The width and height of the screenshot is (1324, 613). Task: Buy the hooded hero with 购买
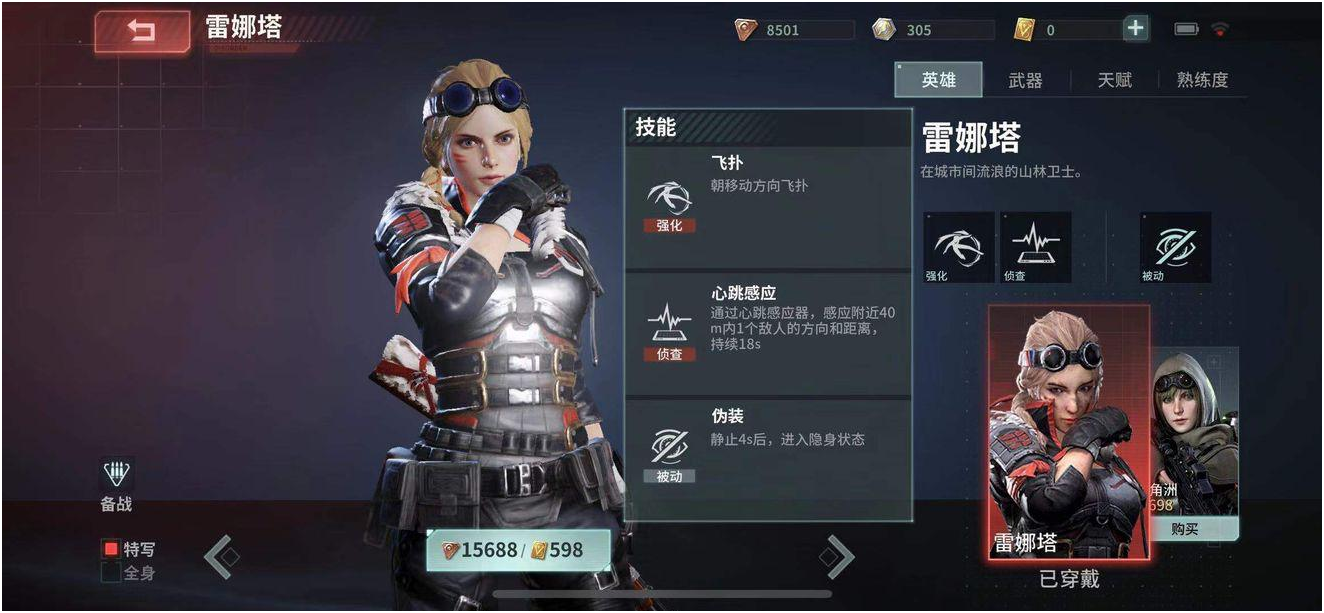pyautogui.click(x=1185, y=529)
